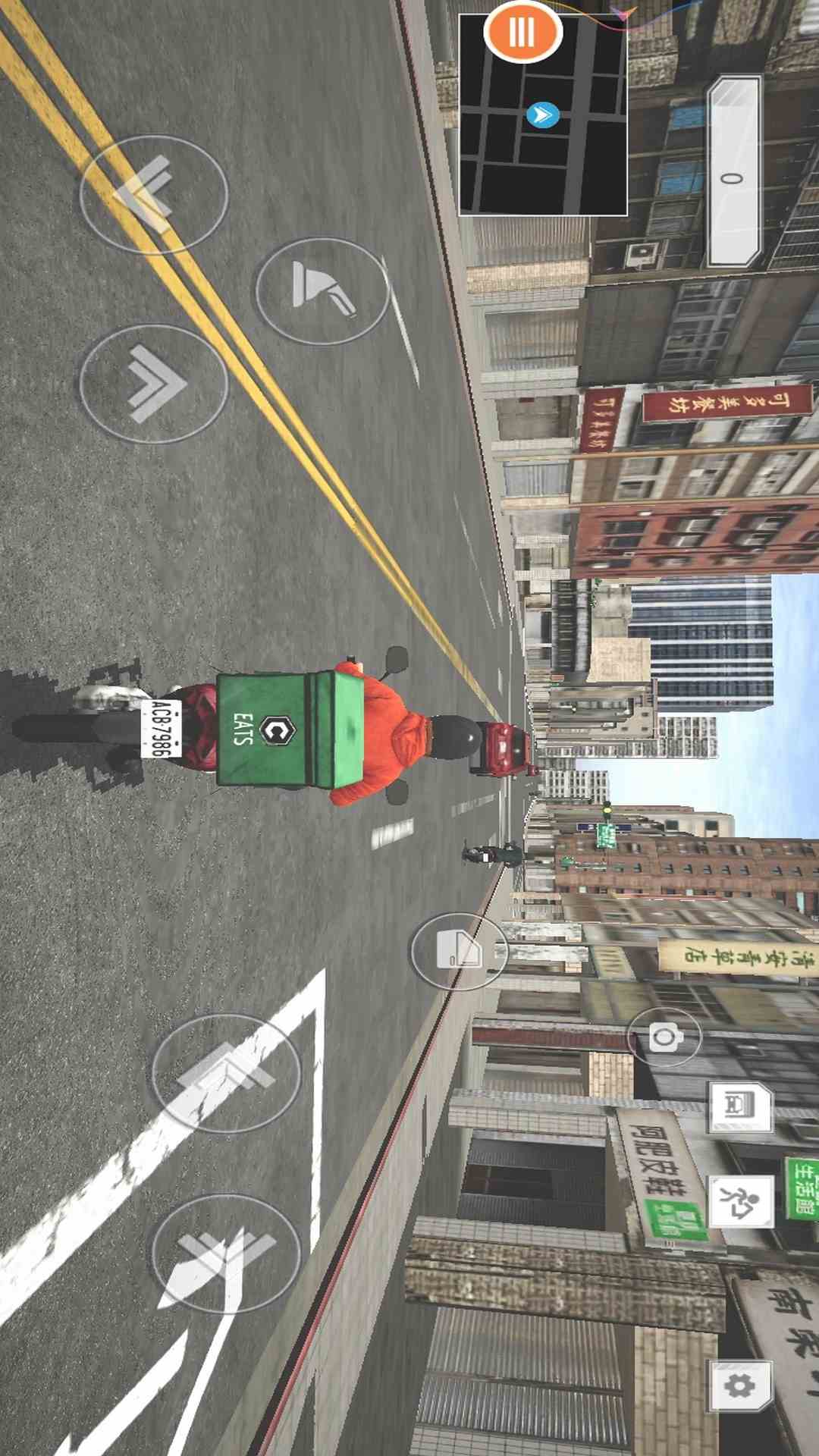This screenshot has width=819, height=1456.
Task: Open the vehicle garage icon button
Action: (x=740, y=1107)
